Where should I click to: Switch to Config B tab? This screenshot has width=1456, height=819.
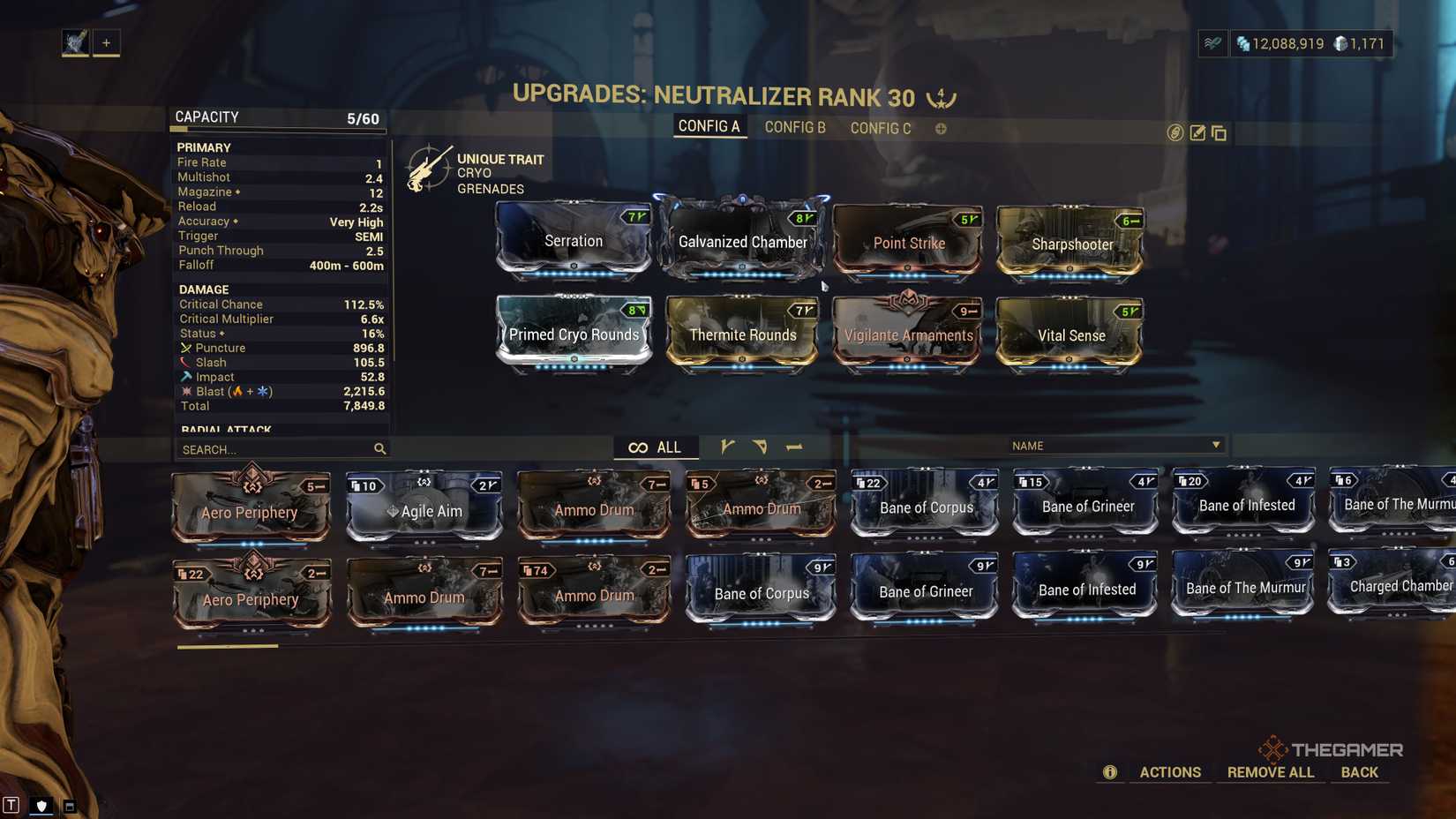tap(795, 127)
